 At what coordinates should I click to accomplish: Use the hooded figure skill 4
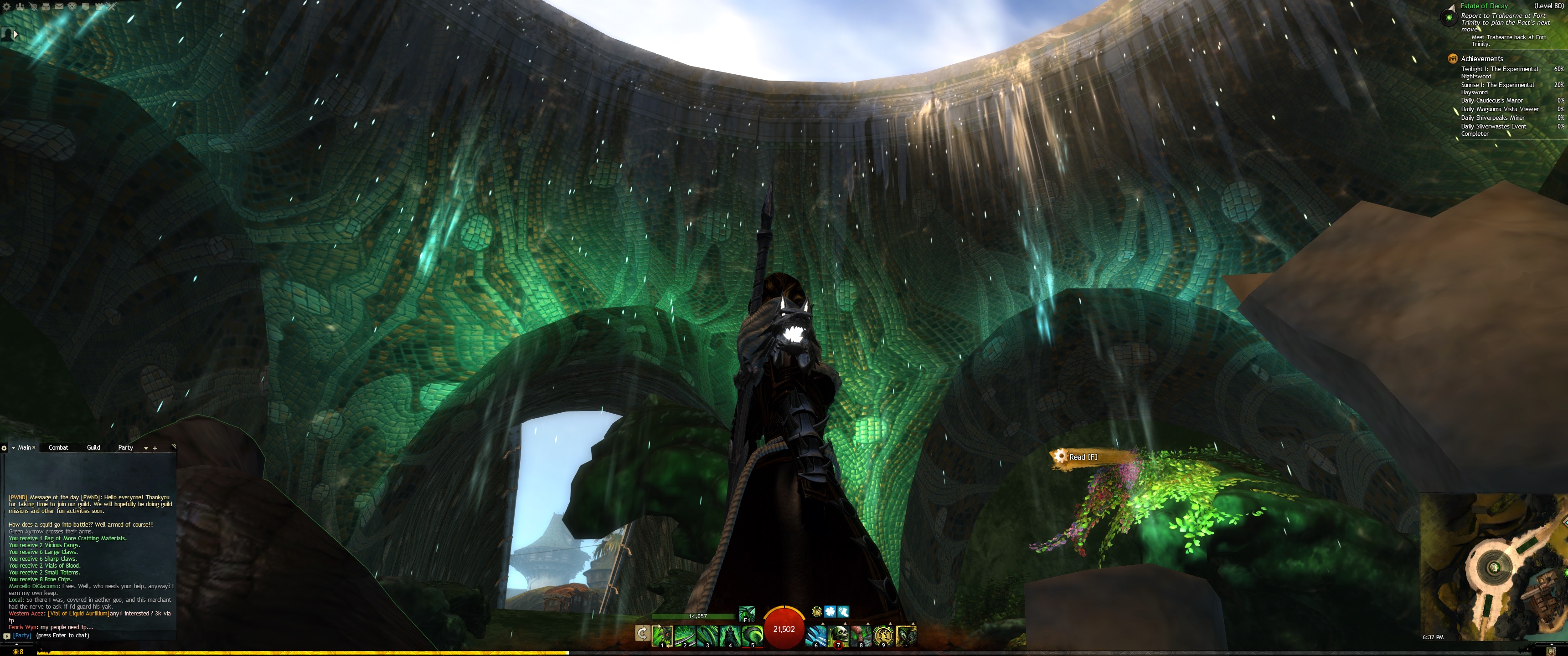730,635
